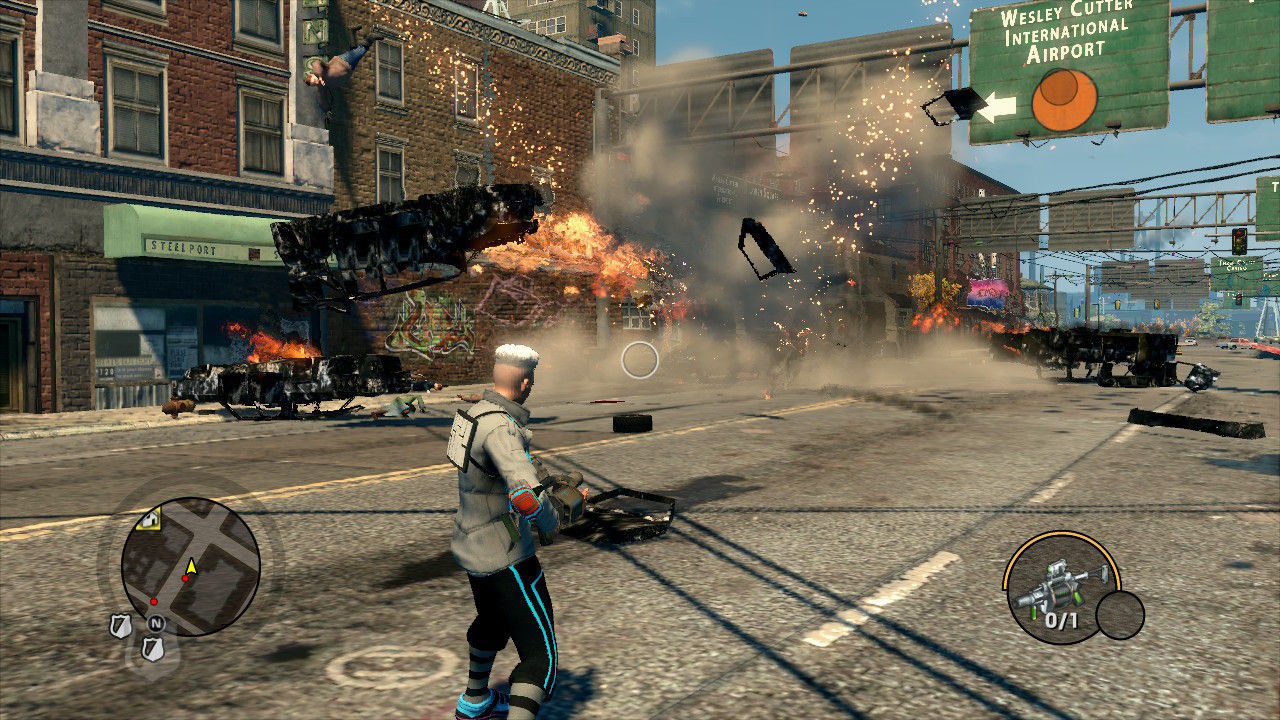1280x720 pixels.
Task: Choose the empty grenade slot circle
Action: [1120, 615]
